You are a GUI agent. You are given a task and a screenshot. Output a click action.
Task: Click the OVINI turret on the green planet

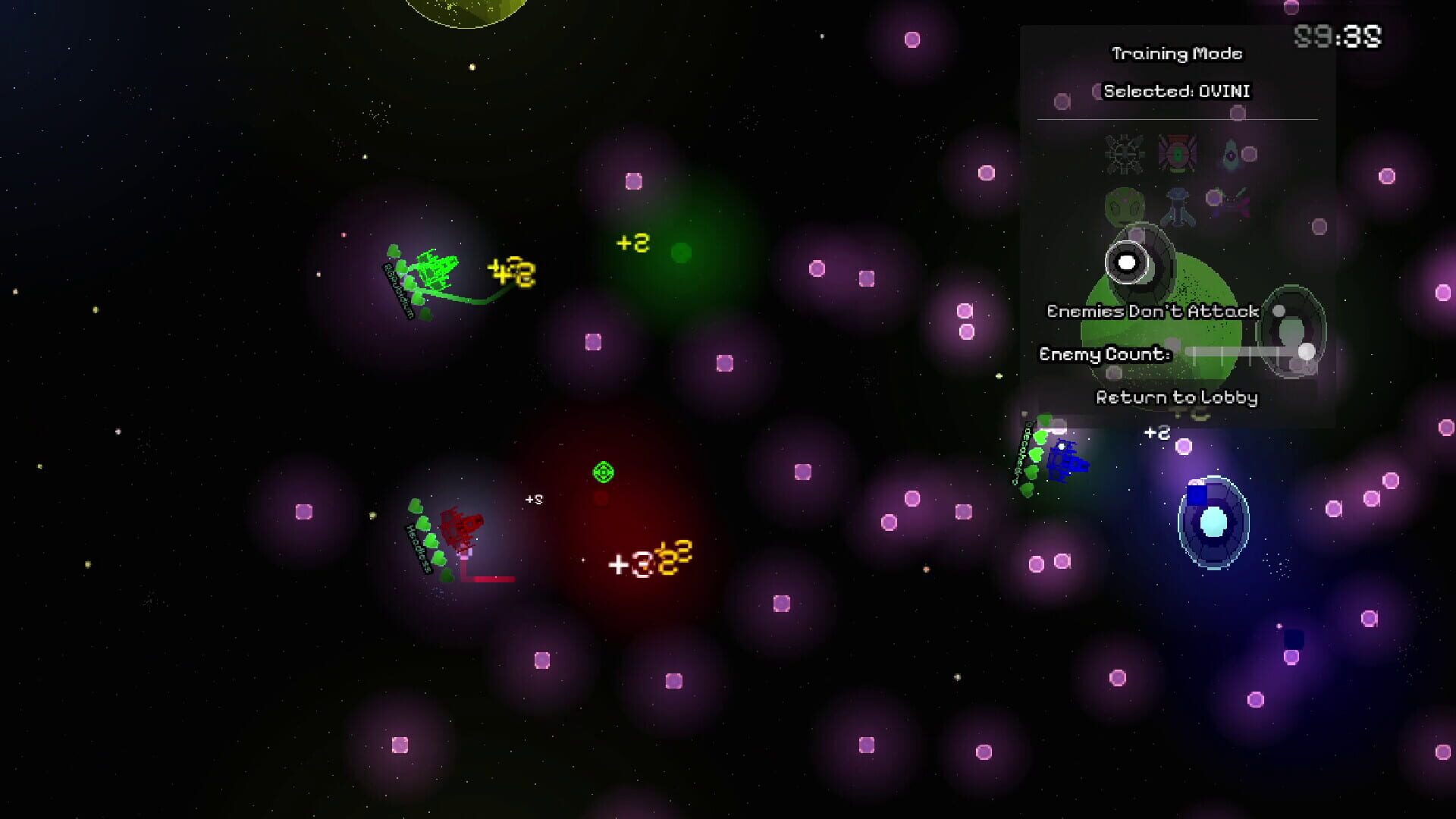tap(1128, 262)
